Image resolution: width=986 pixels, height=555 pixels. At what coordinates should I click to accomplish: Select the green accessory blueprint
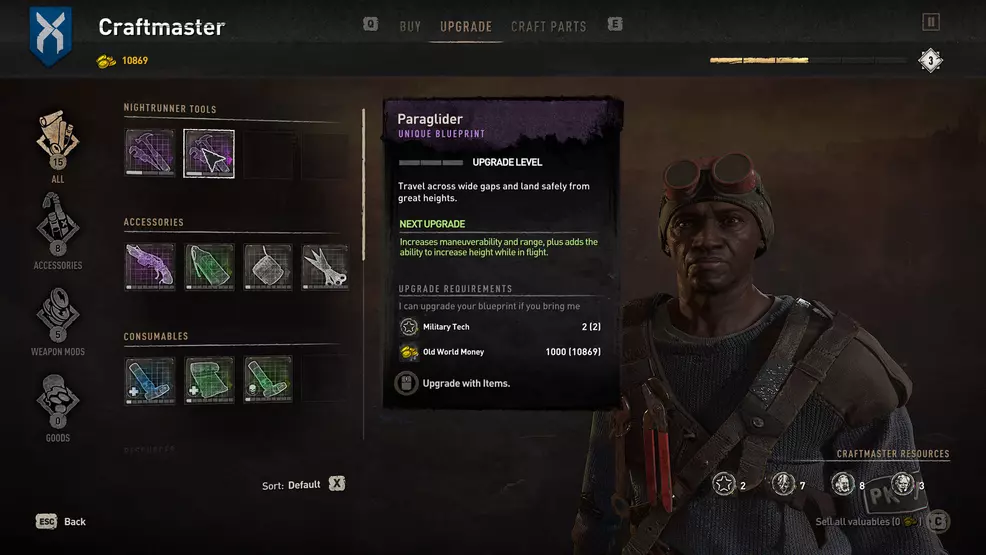209,267
